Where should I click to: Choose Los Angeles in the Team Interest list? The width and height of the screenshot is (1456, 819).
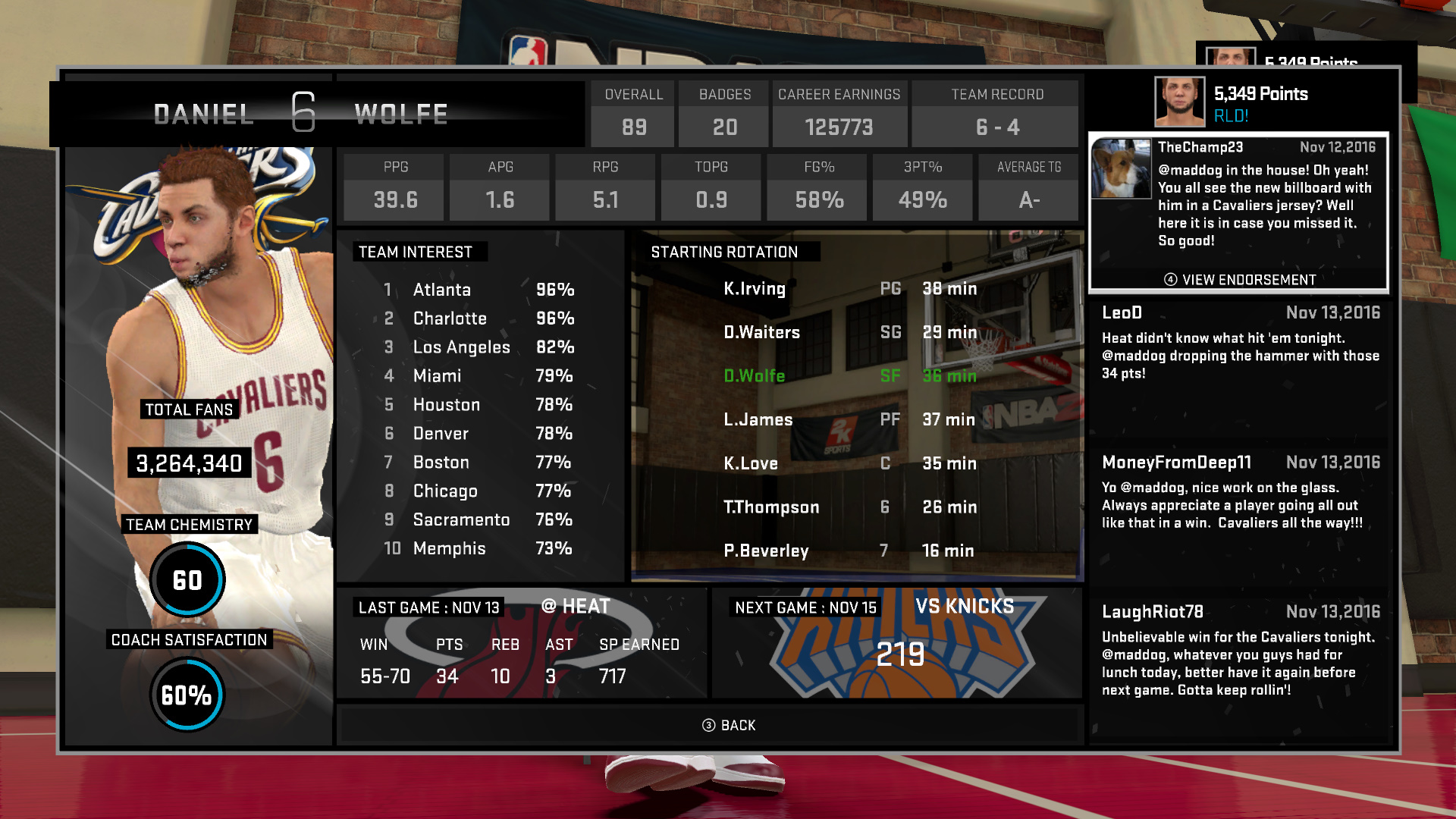(478, 347)
